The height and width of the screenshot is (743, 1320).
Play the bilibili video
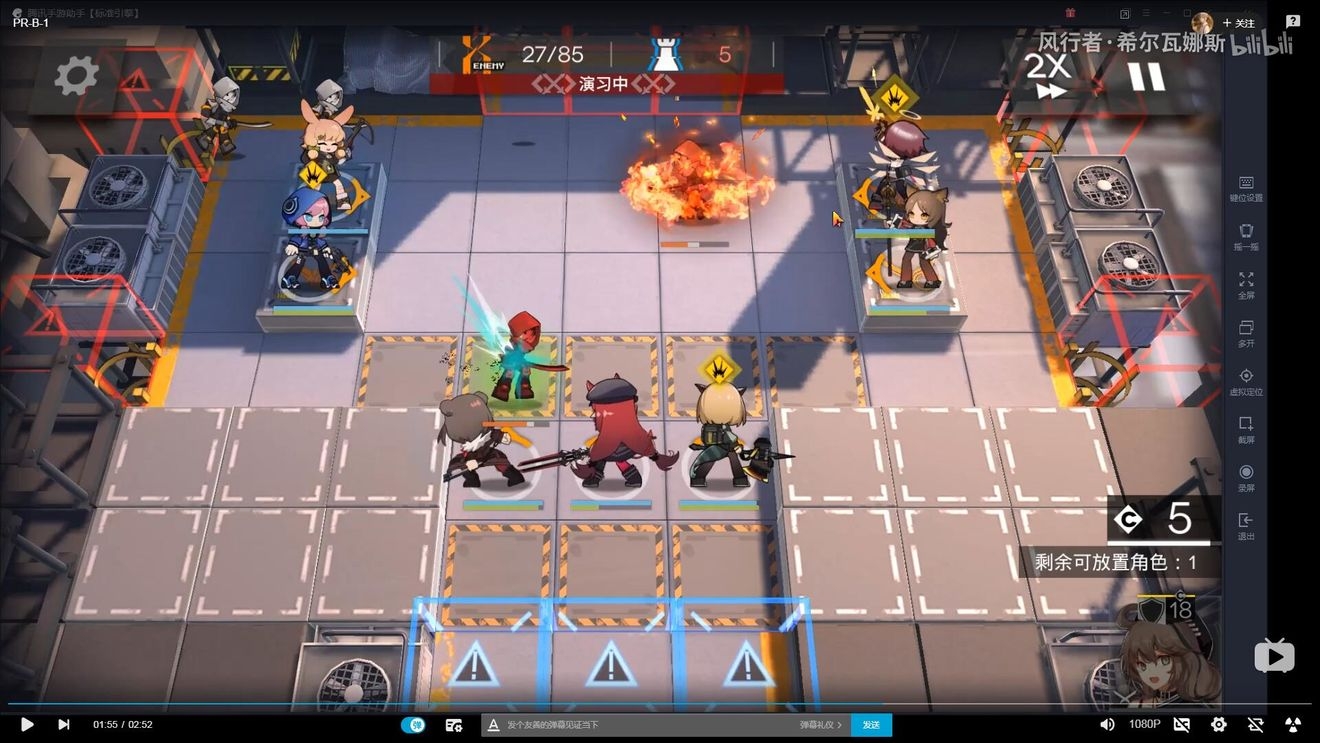[x=27, y=724]
